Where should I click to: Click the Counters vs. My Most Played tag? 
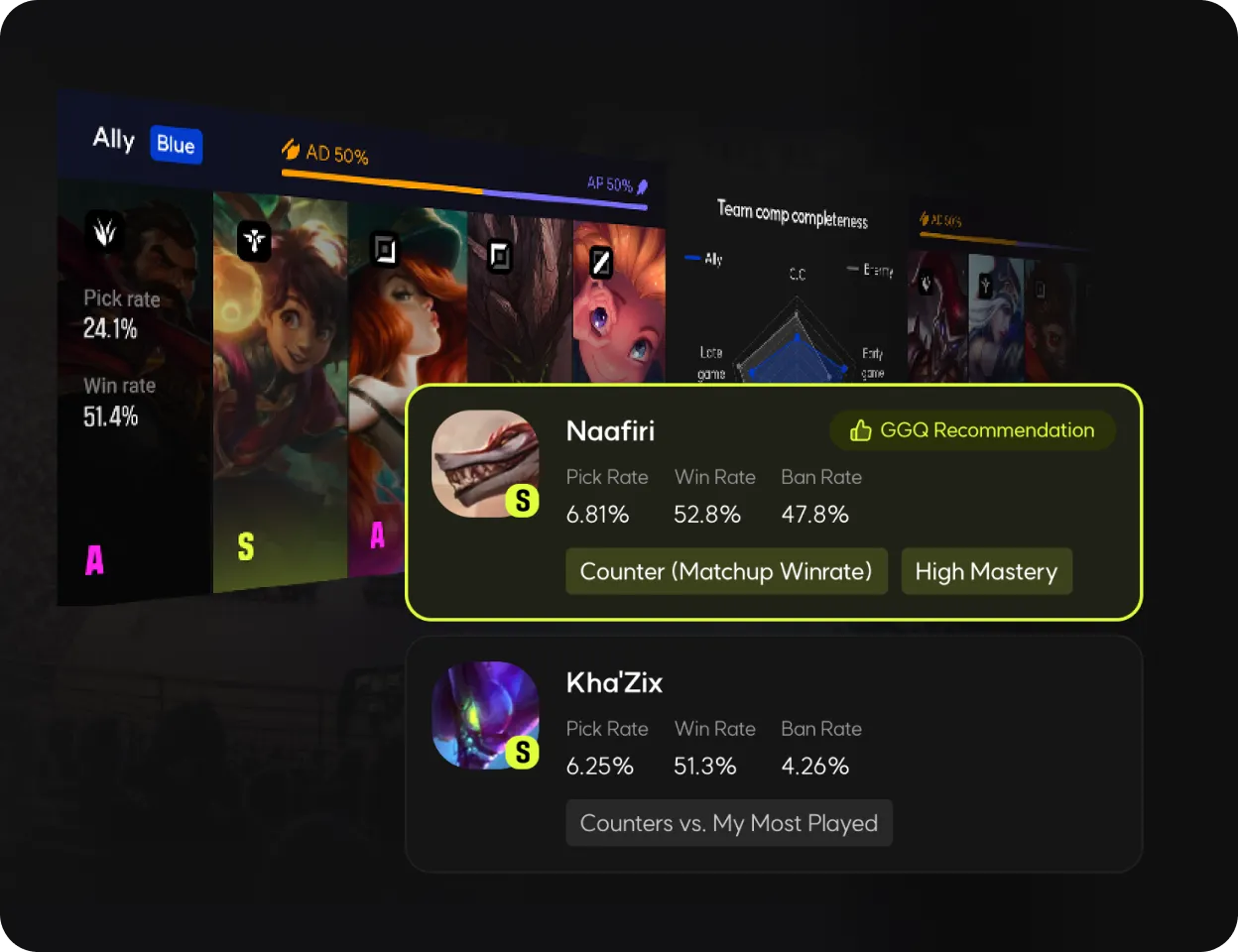[728, 823]
